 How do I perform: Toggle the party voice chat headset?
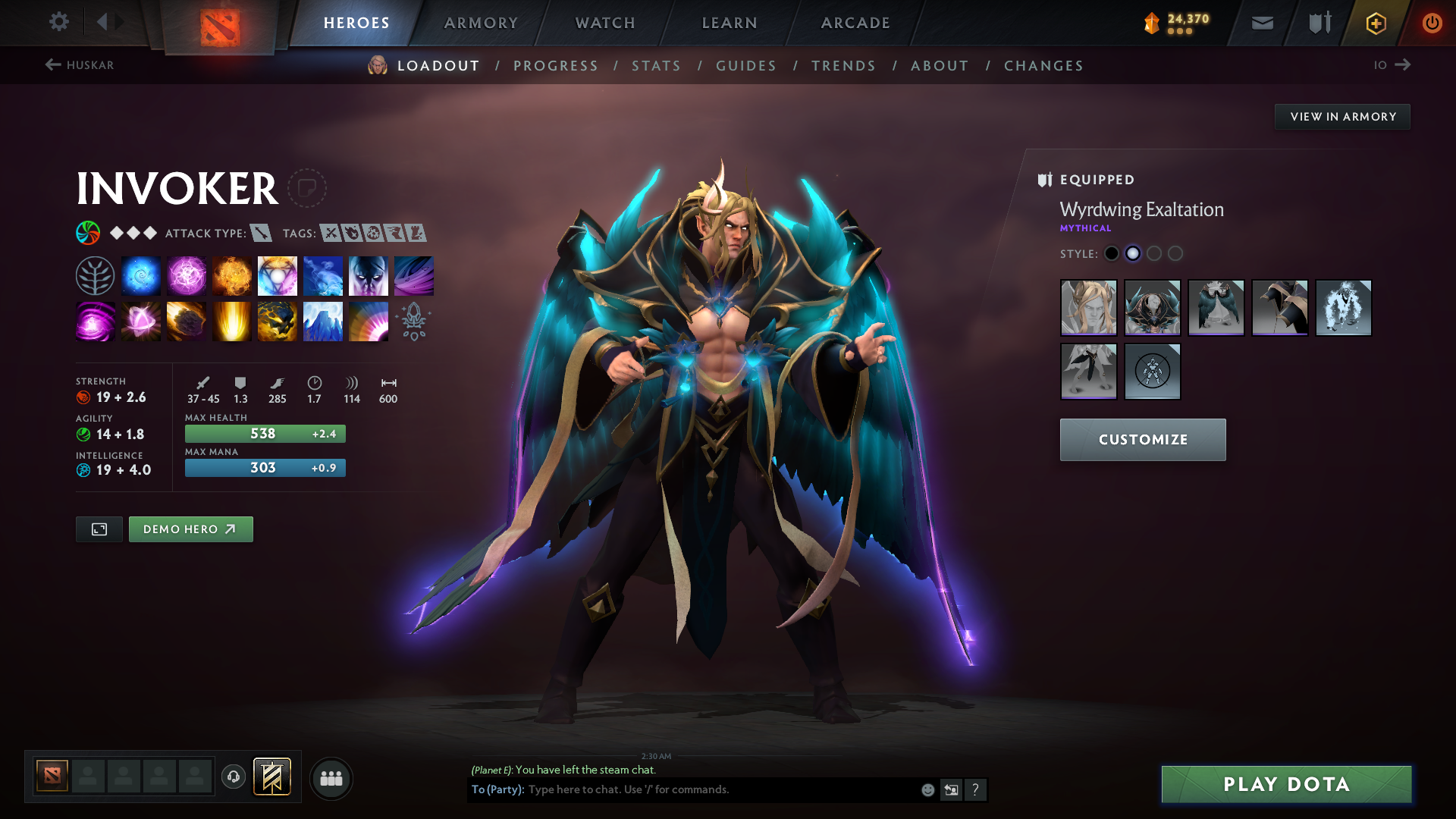[x=233, y=778]
